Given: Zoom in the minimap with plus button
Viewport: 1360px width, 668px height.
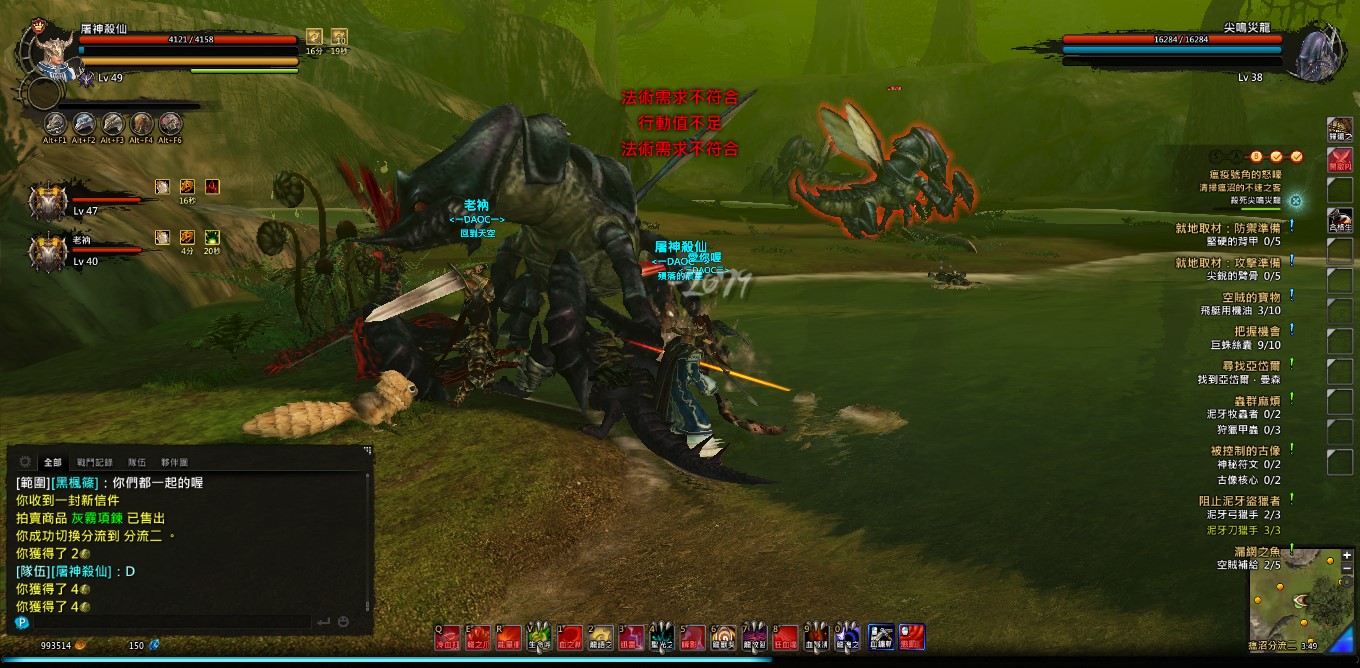Looking at the screenshot, I should tap(1347, 555).
